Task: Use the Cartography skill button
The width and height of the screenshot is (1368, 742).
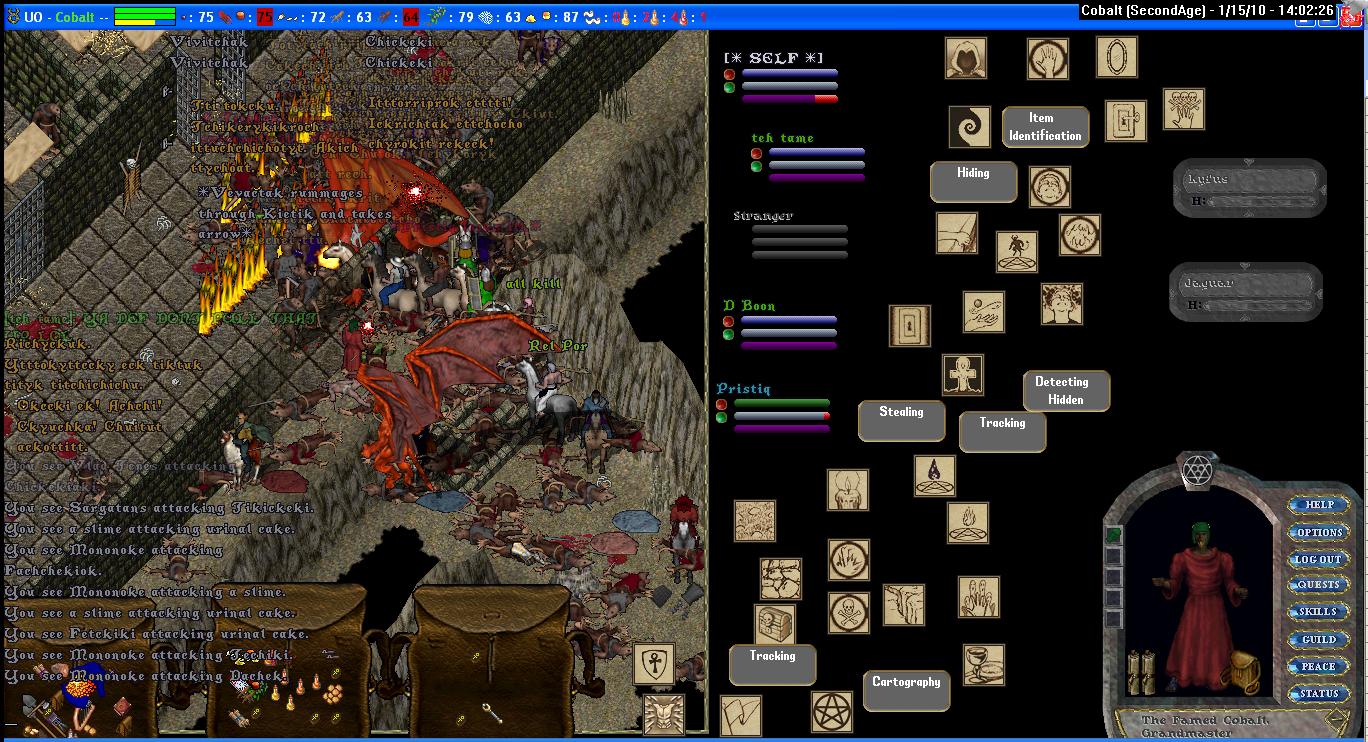Action: tap(906, 690)
